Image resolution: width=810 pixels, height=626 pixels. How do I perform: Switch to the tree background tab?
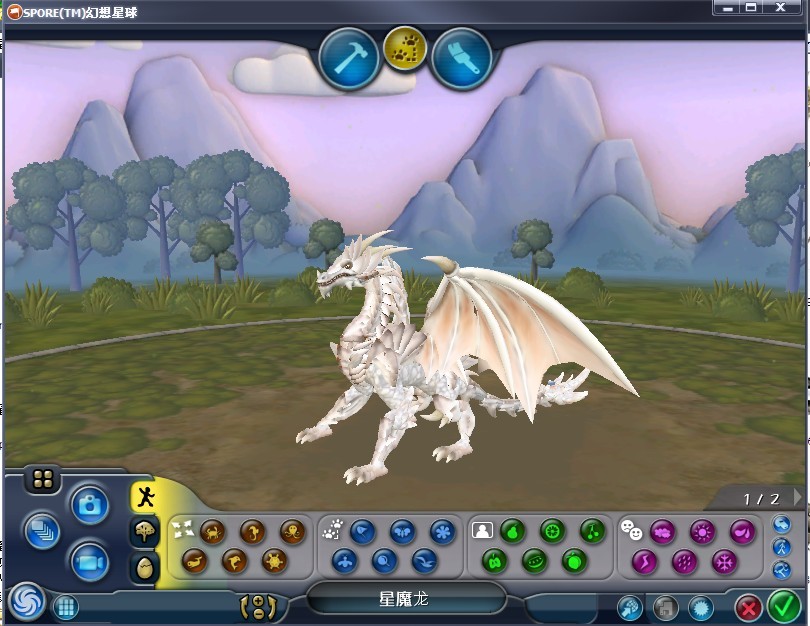click(x=146, y=532)
